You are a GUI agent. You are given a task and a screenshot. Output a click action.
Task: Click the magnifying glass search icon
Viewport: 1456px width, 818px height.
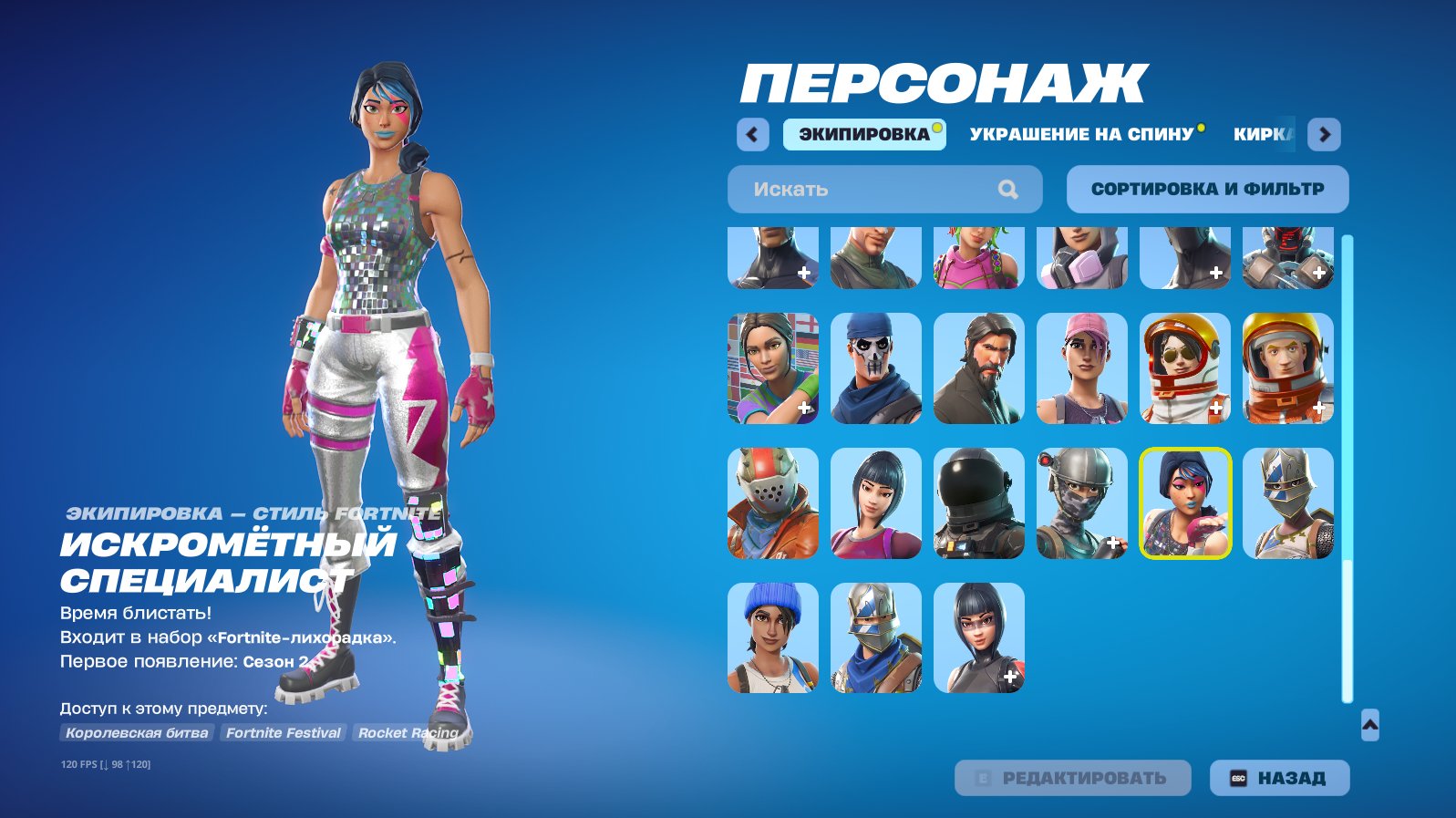coord(1008,189)
